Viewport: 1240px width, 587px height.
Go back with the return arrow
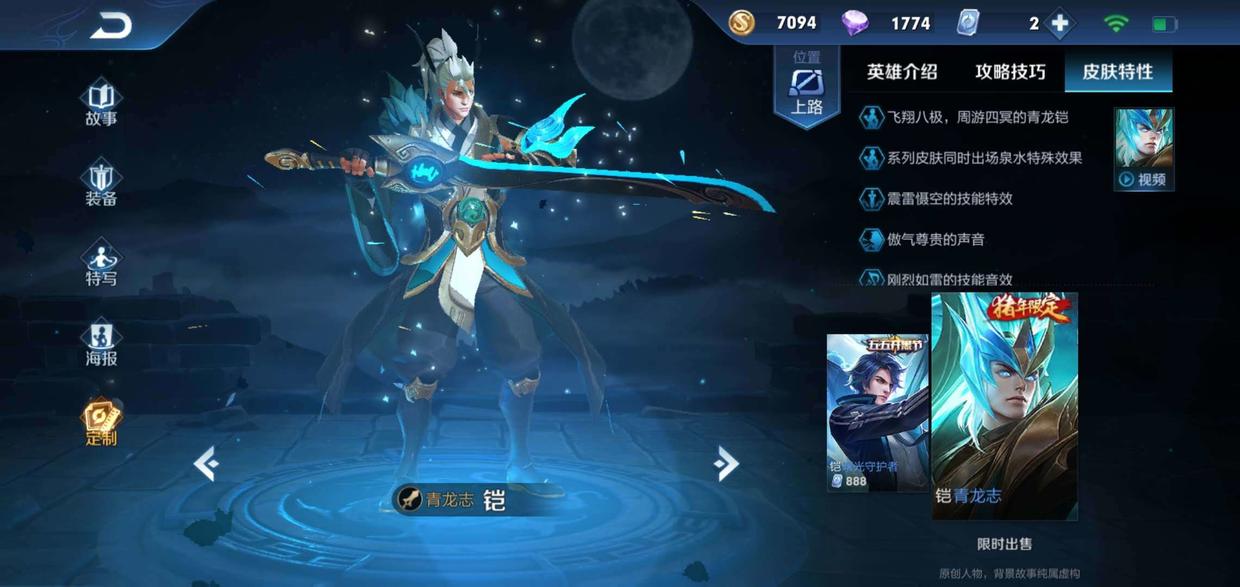[110, 27]
